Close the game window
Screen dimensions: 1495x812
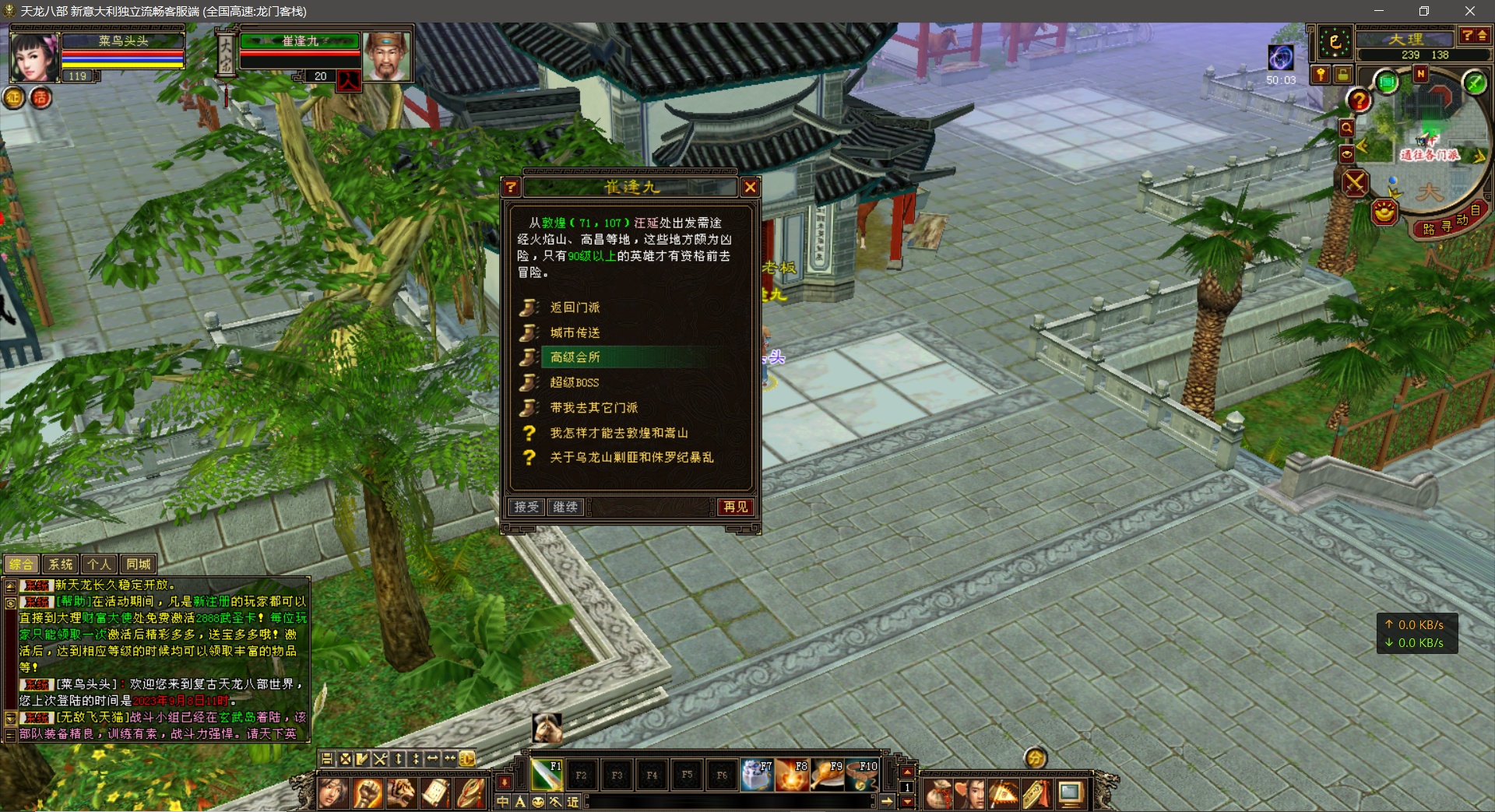(x=1469, y=11)
